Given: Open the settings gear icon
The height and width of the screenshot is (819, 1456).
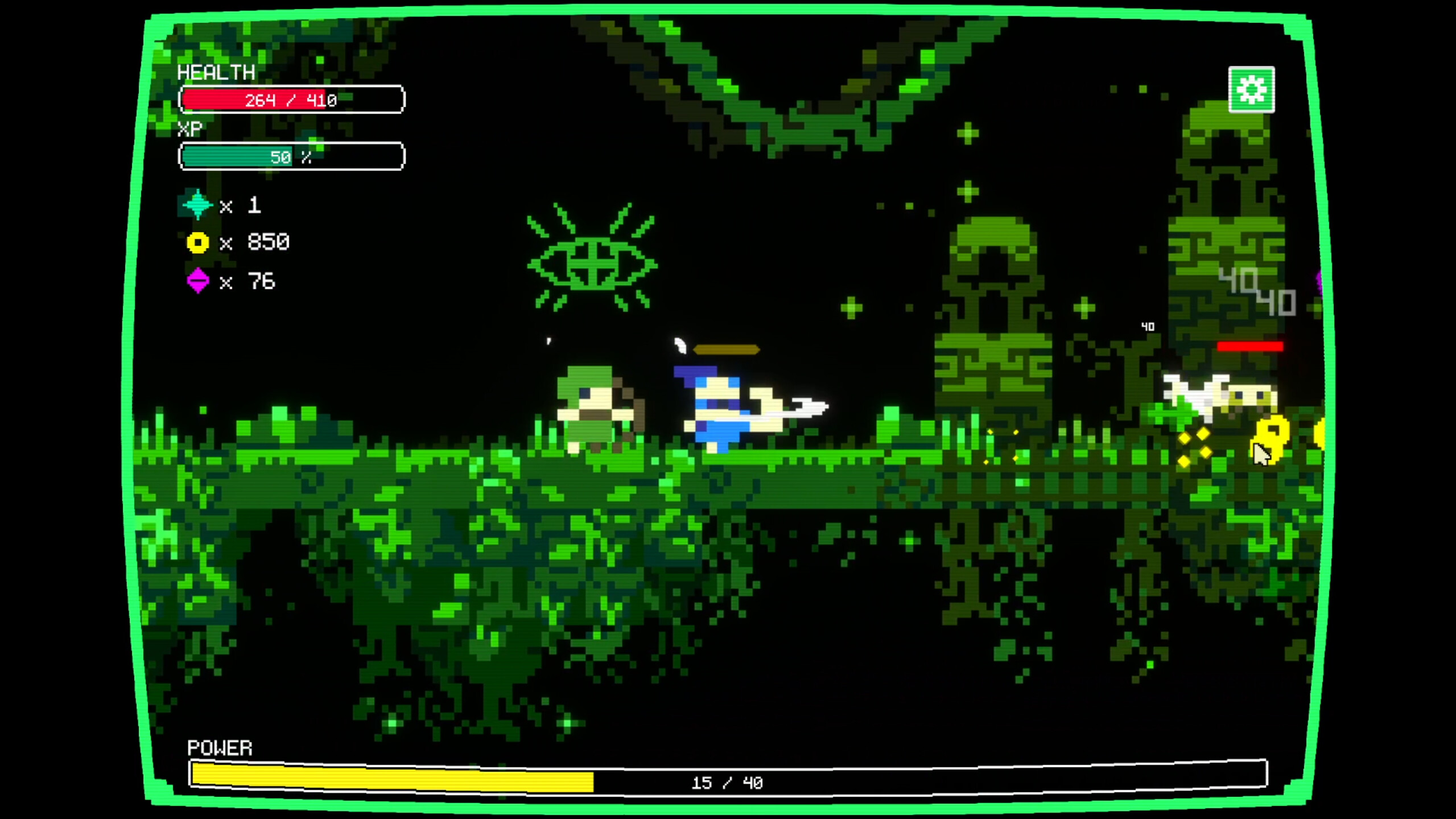Looking at the screenshot, I should [1251, 90].
